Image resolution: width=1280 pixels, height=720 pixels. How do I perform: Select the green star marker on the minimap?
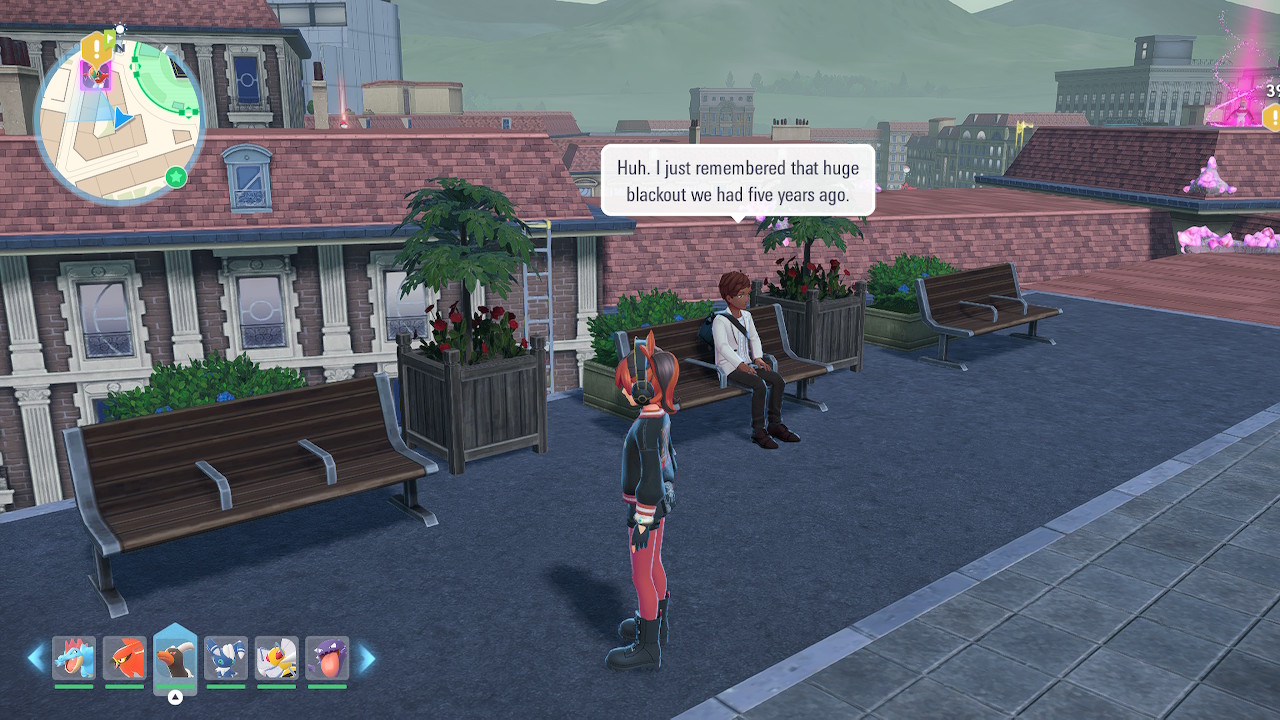pyautogui.click(x=176, y=177)
